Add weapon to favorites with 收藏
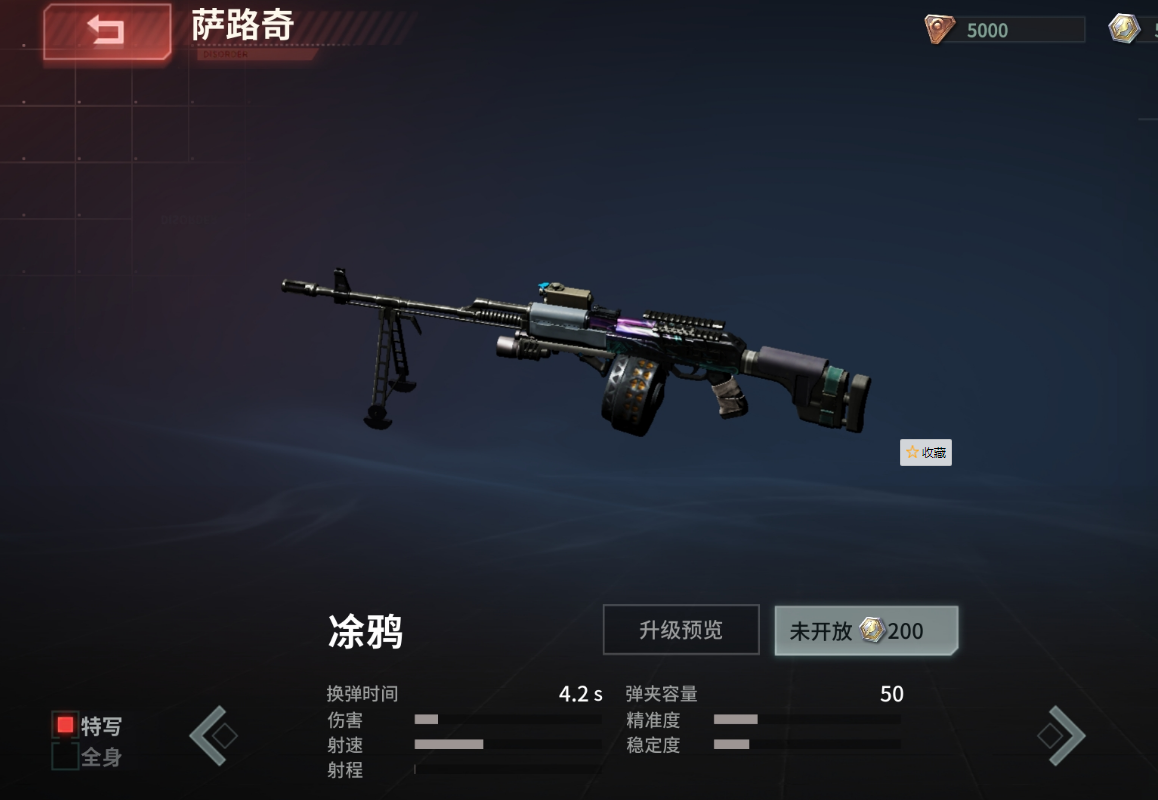 click(925, 453)
